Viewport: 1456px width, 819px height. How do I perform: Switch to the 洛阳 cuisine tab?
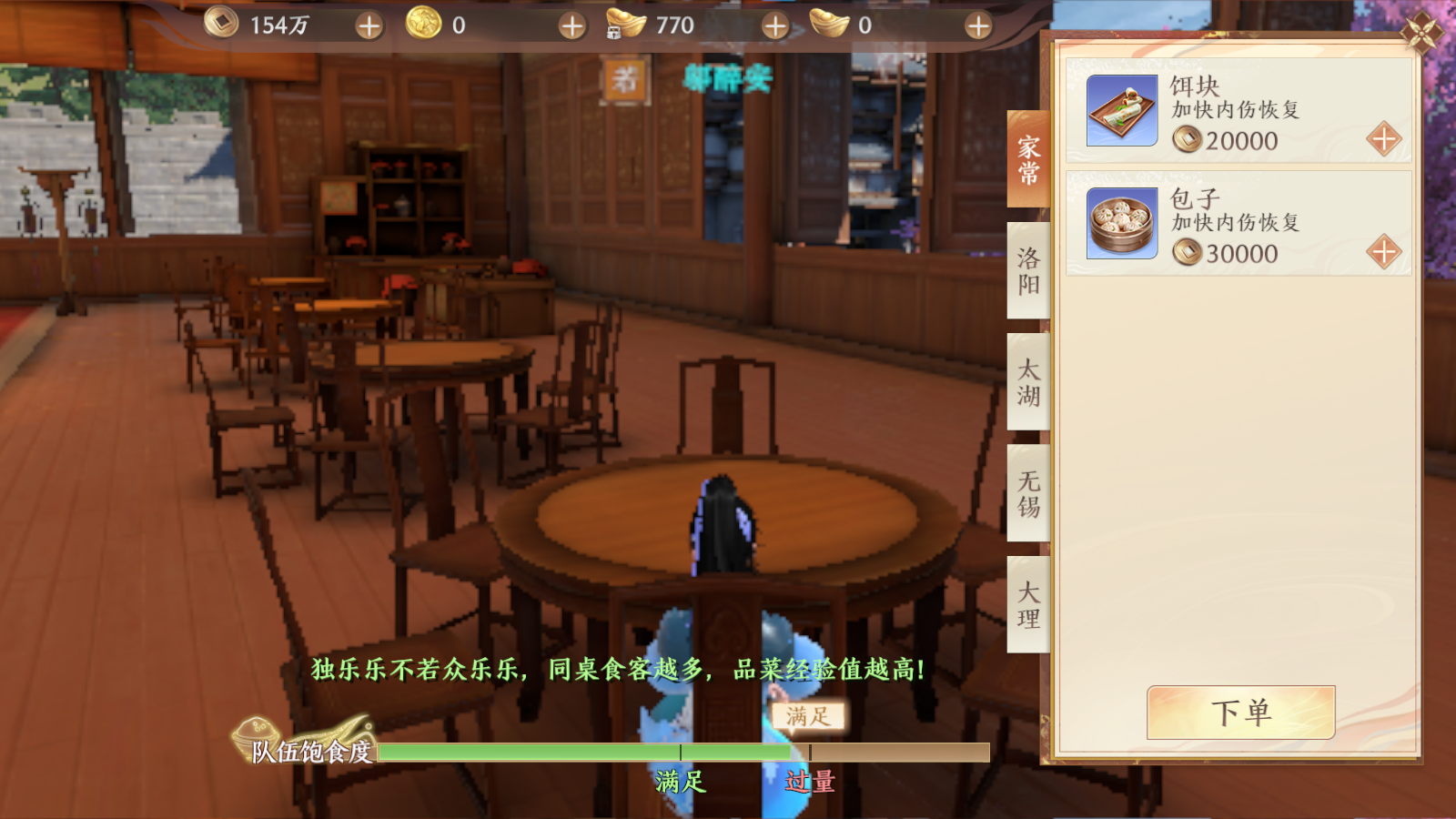(x=1028, y=271)
